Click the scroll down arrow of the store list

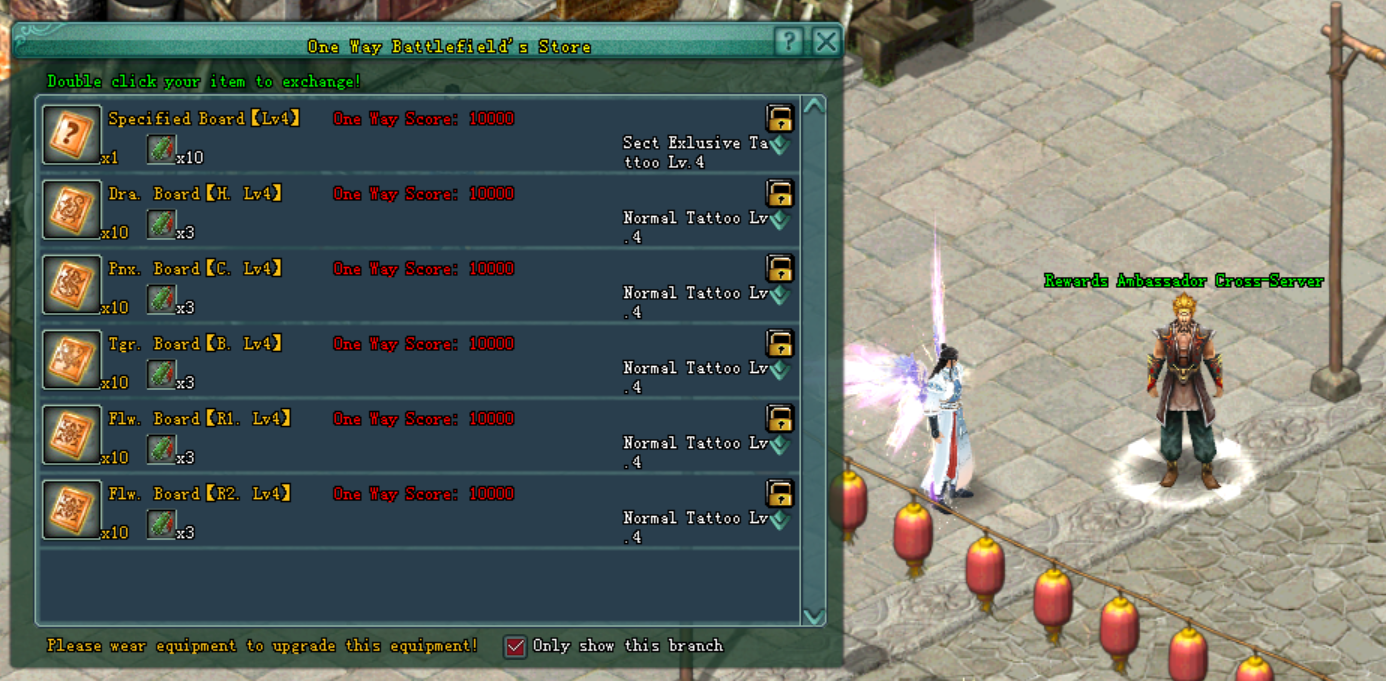click(813, 615)
